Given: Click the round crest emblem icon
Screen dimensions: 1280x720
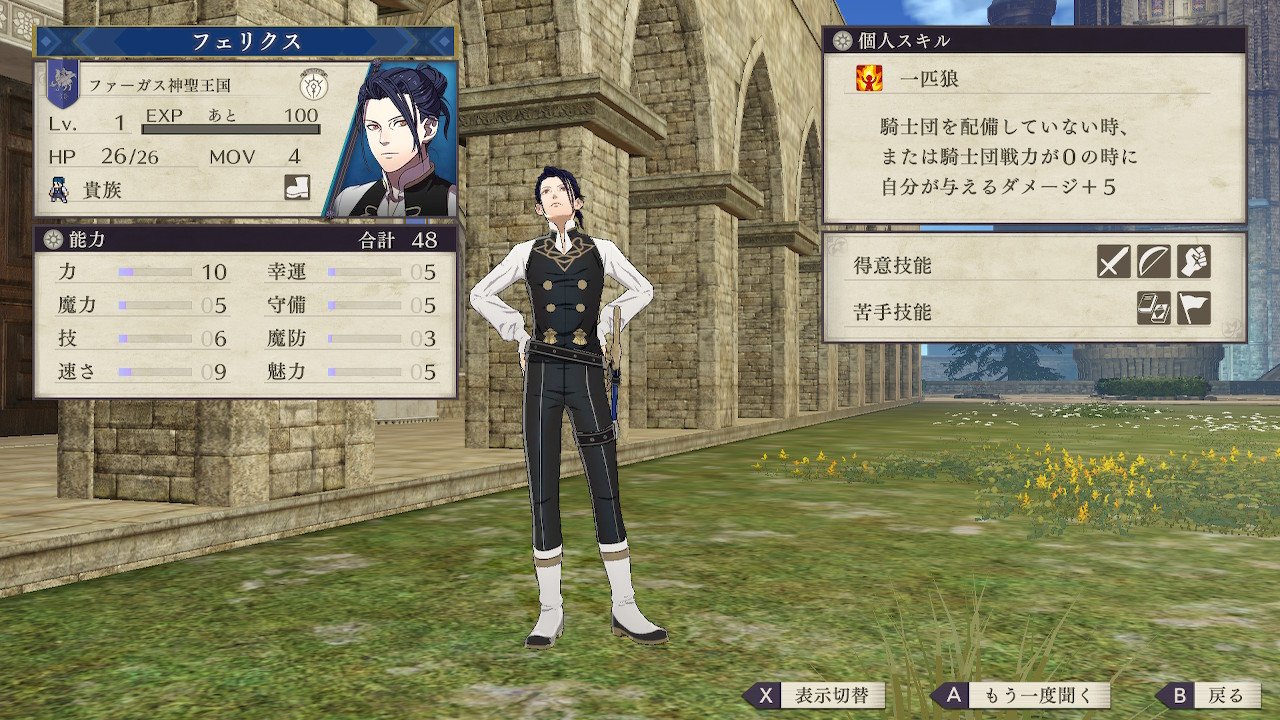Looking at the screenshot, I should coord(313,85).
